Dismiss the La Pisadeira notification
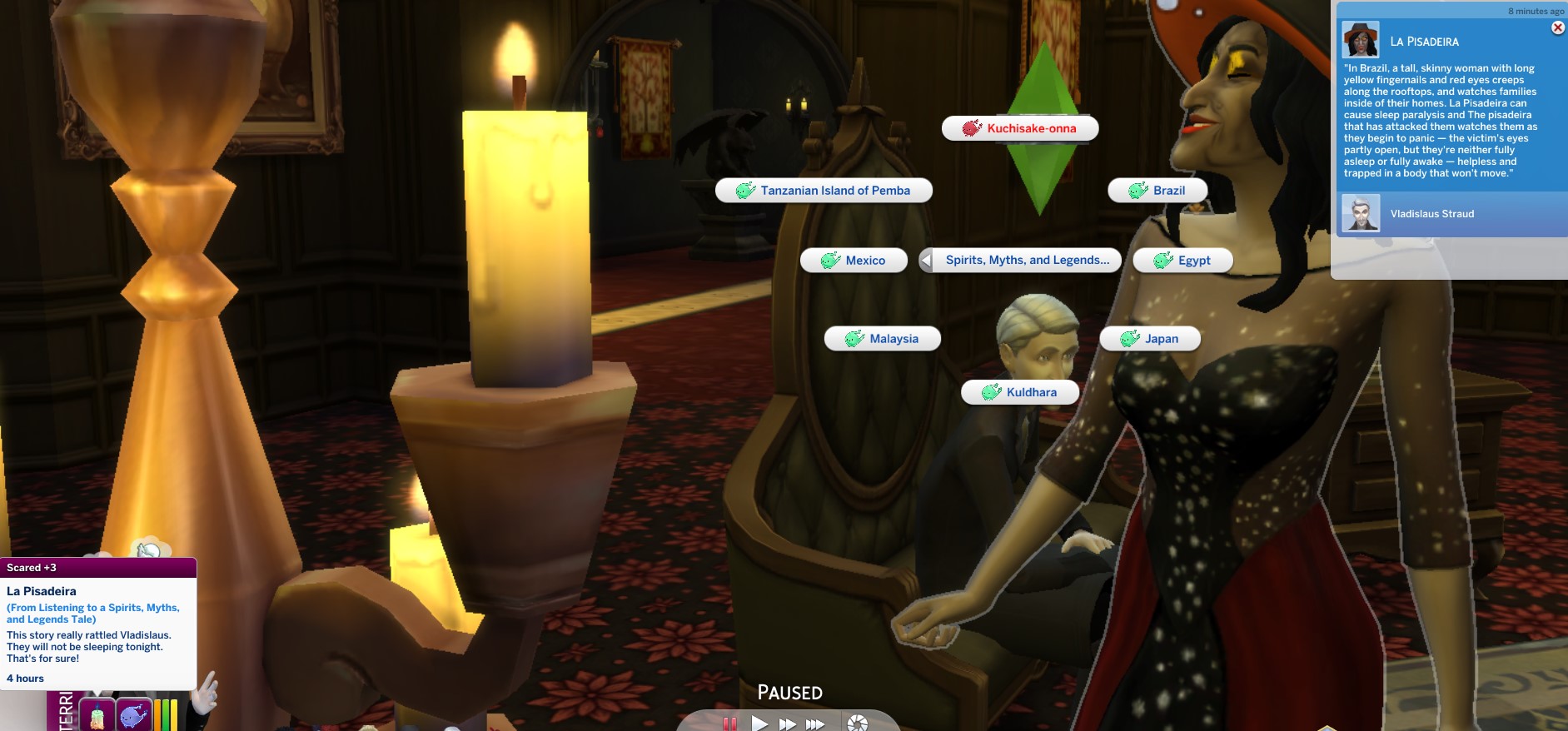Viewport: 1568px width, 731px height. pyautogui.click(x=1556, y=27)
